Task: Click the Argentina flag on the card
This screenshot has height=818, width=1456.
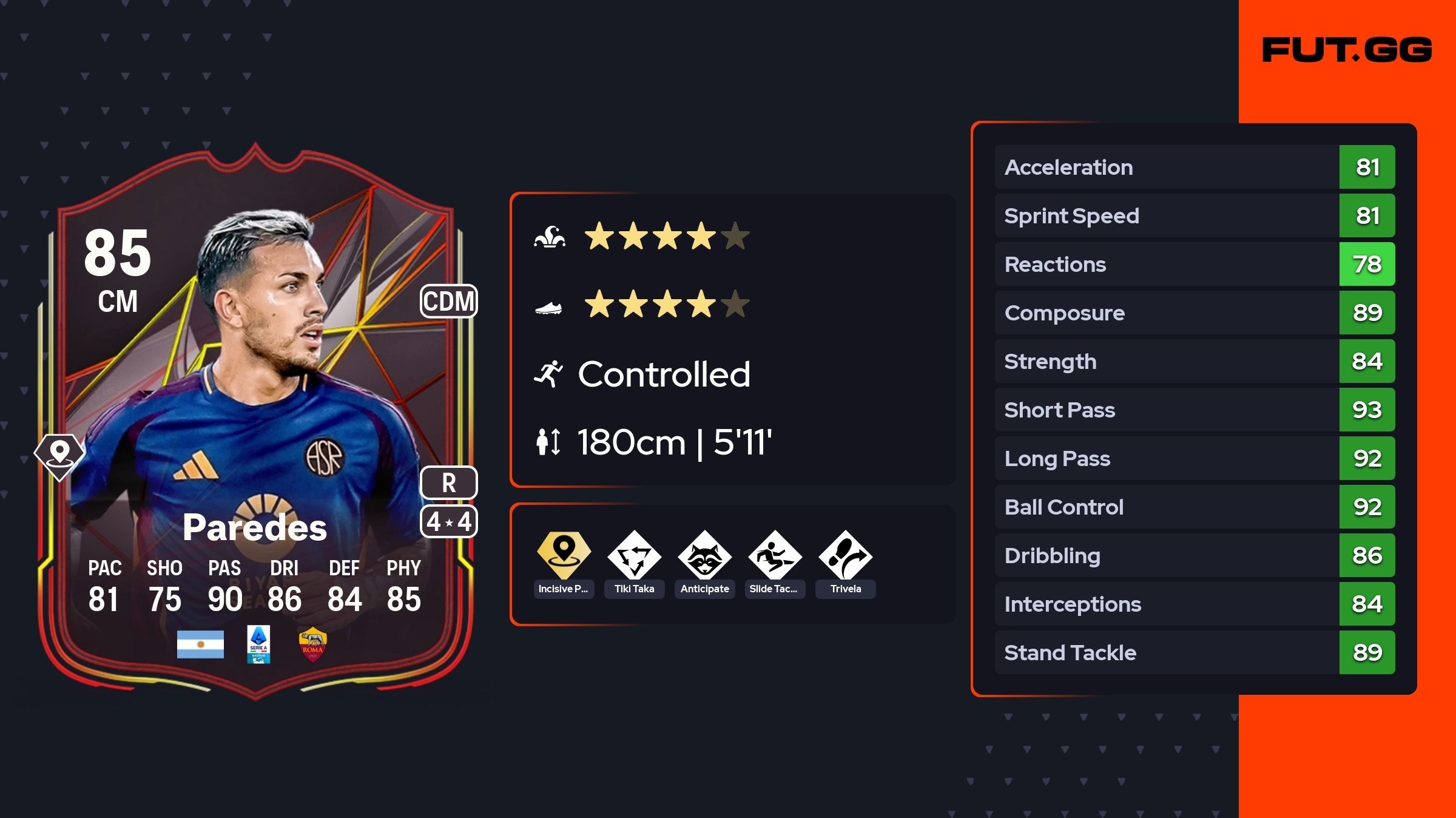Action: [200, 644]
